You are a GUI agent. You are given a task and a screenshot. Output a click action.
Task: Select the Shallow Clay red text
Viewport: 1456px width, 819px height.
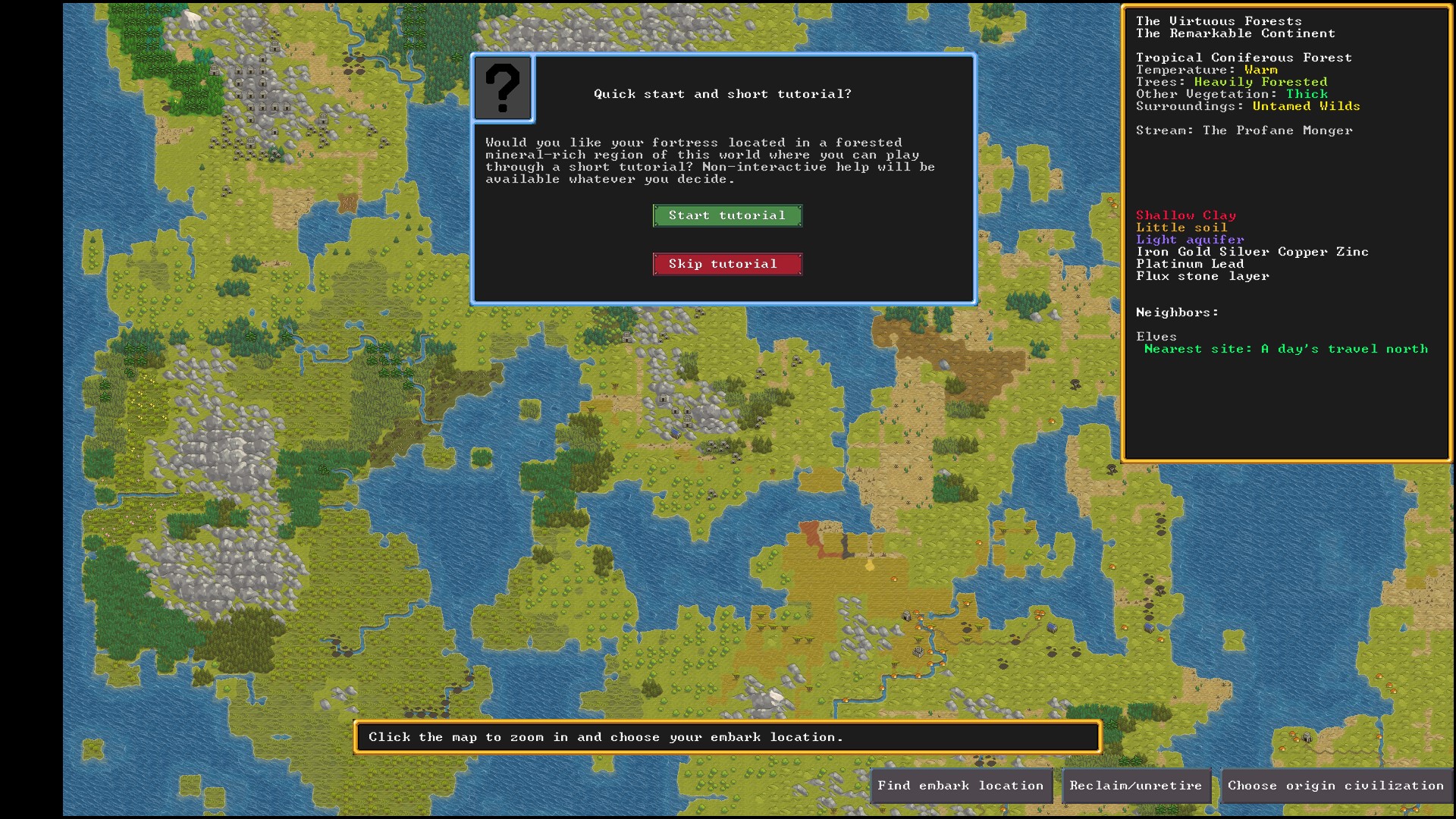click(x=1185, y=215)
